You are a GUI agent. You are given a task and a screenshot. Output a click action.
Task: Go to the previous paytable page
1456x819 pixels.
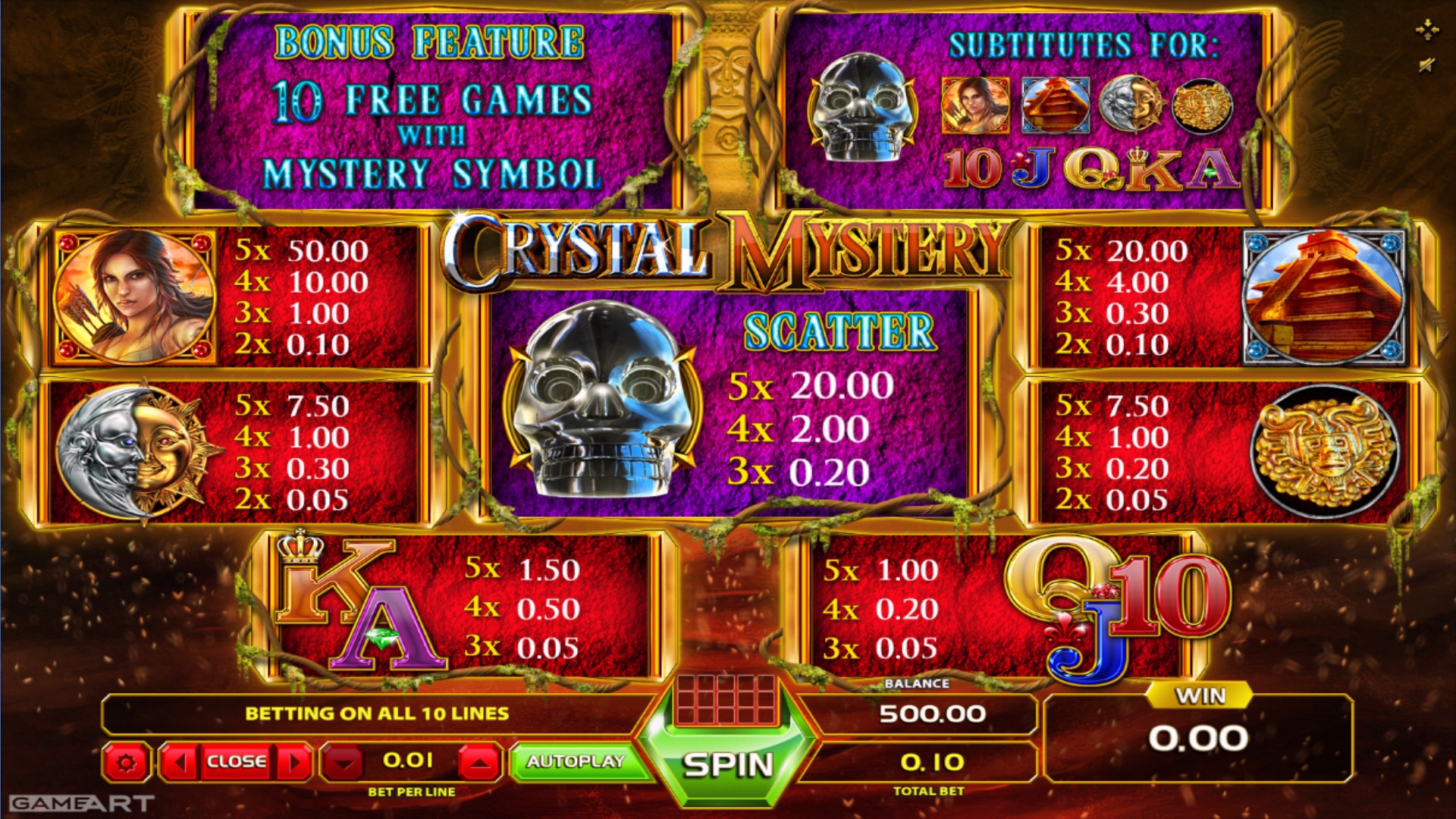pyautogui.click(x=180, y=761)
